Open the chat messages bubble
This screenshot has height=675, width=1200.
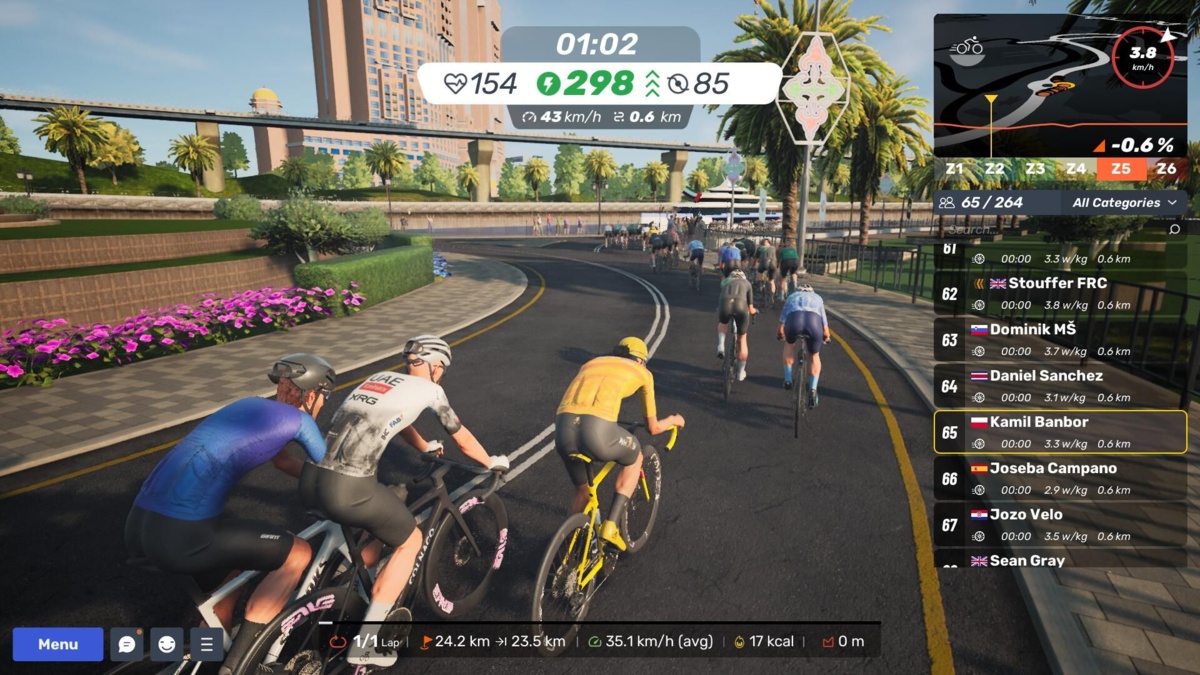127,644
